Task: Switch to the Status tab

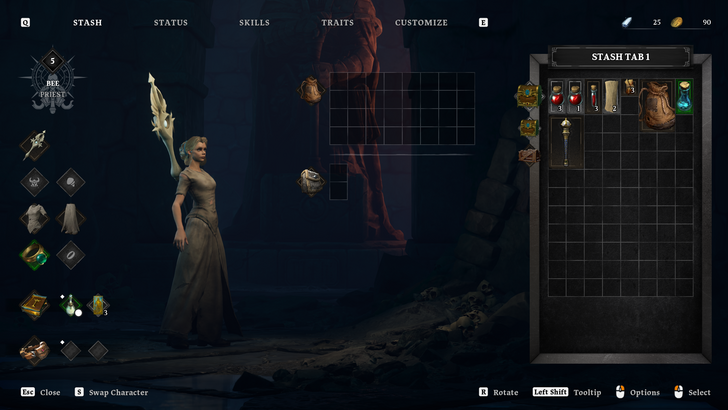Action: pos(171,22)
